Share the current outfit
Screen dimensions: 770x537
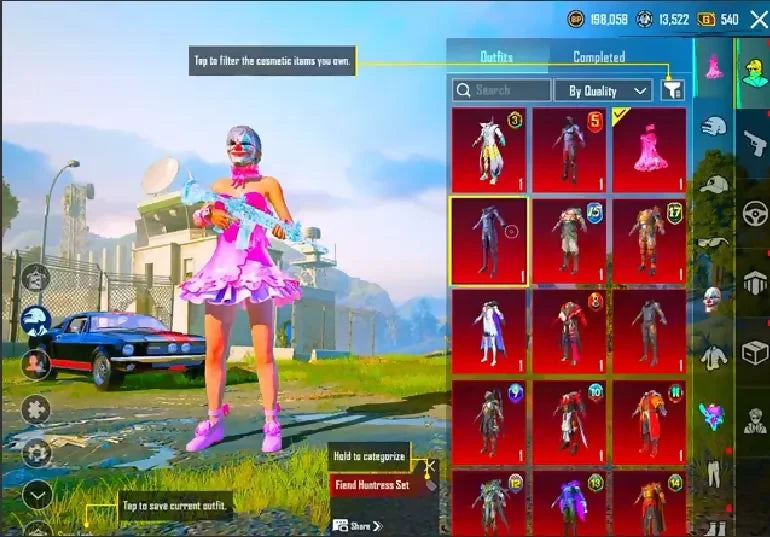(359, 525)
